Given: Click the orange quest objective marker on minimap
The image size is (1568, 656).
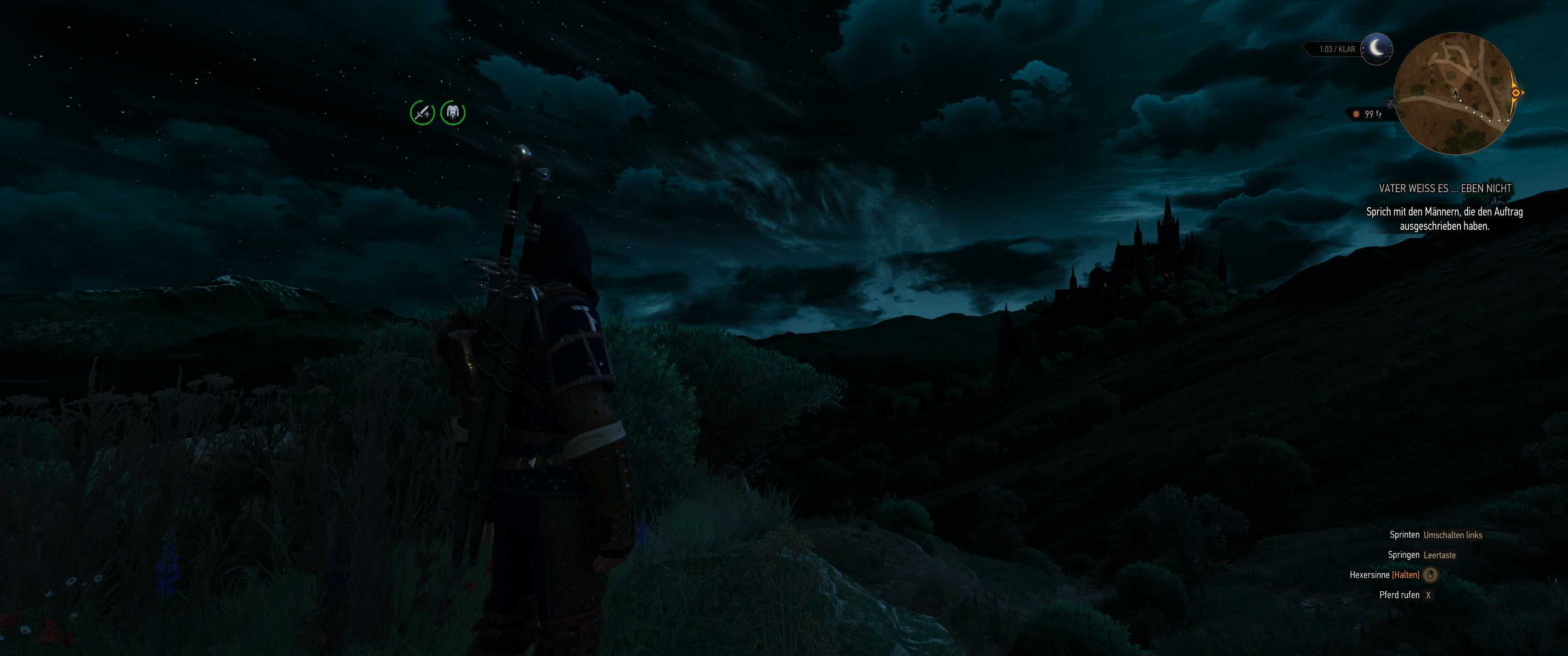Looking at the screenshot, I should point(1516,93).
